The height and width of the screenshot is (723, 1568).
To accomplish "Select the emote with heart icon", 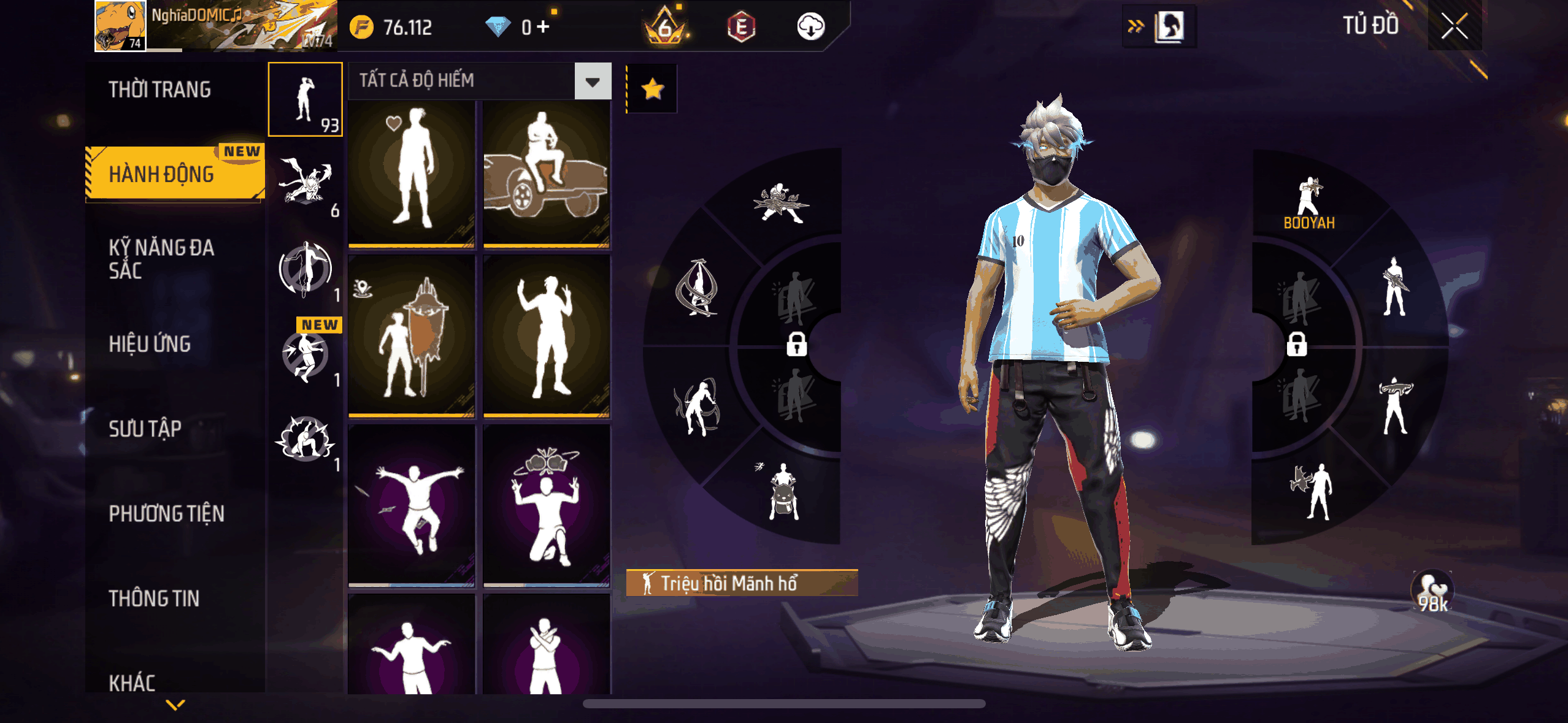I will (x=412, y=175).
